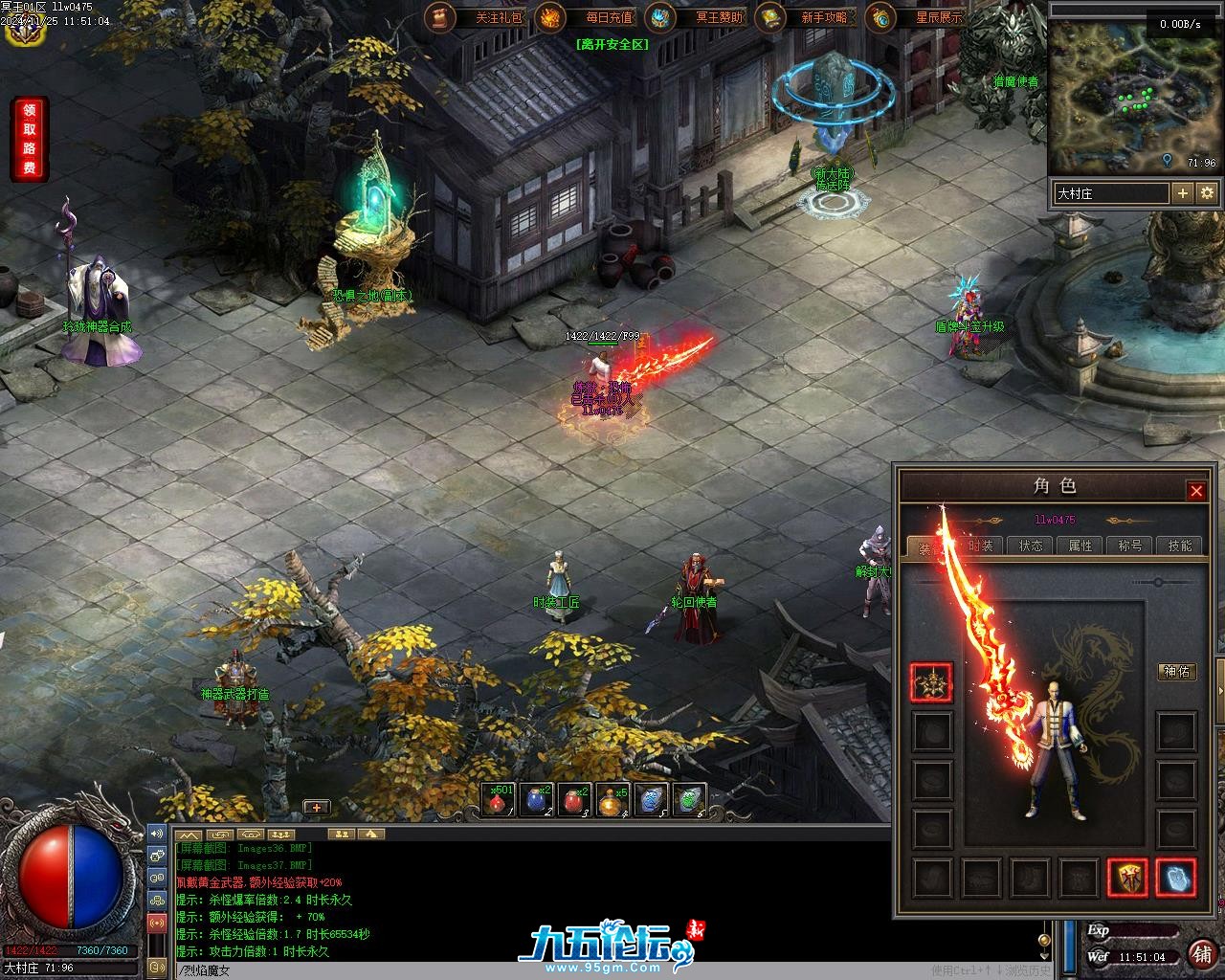1225x980 pixels.
Task: Open the gear settings next to the minimap
Action: click(1207, 193)
